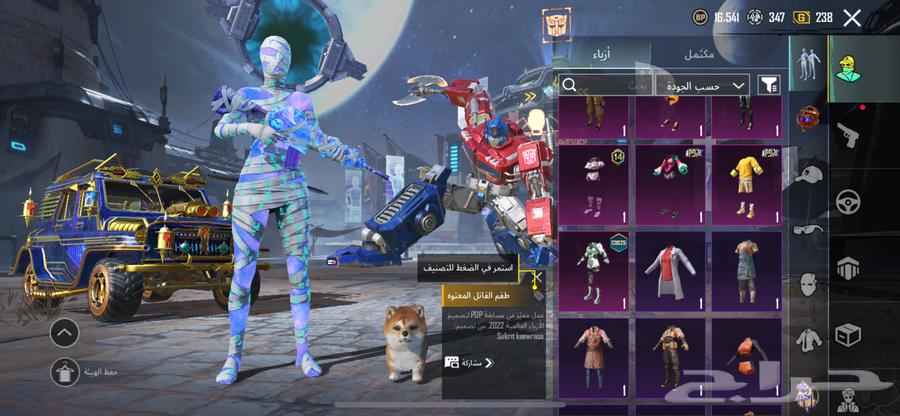The height and width of the screenshot is (416, 900).
Task: Save the look with حفظ الهيئة
Action: pos(64,372)
